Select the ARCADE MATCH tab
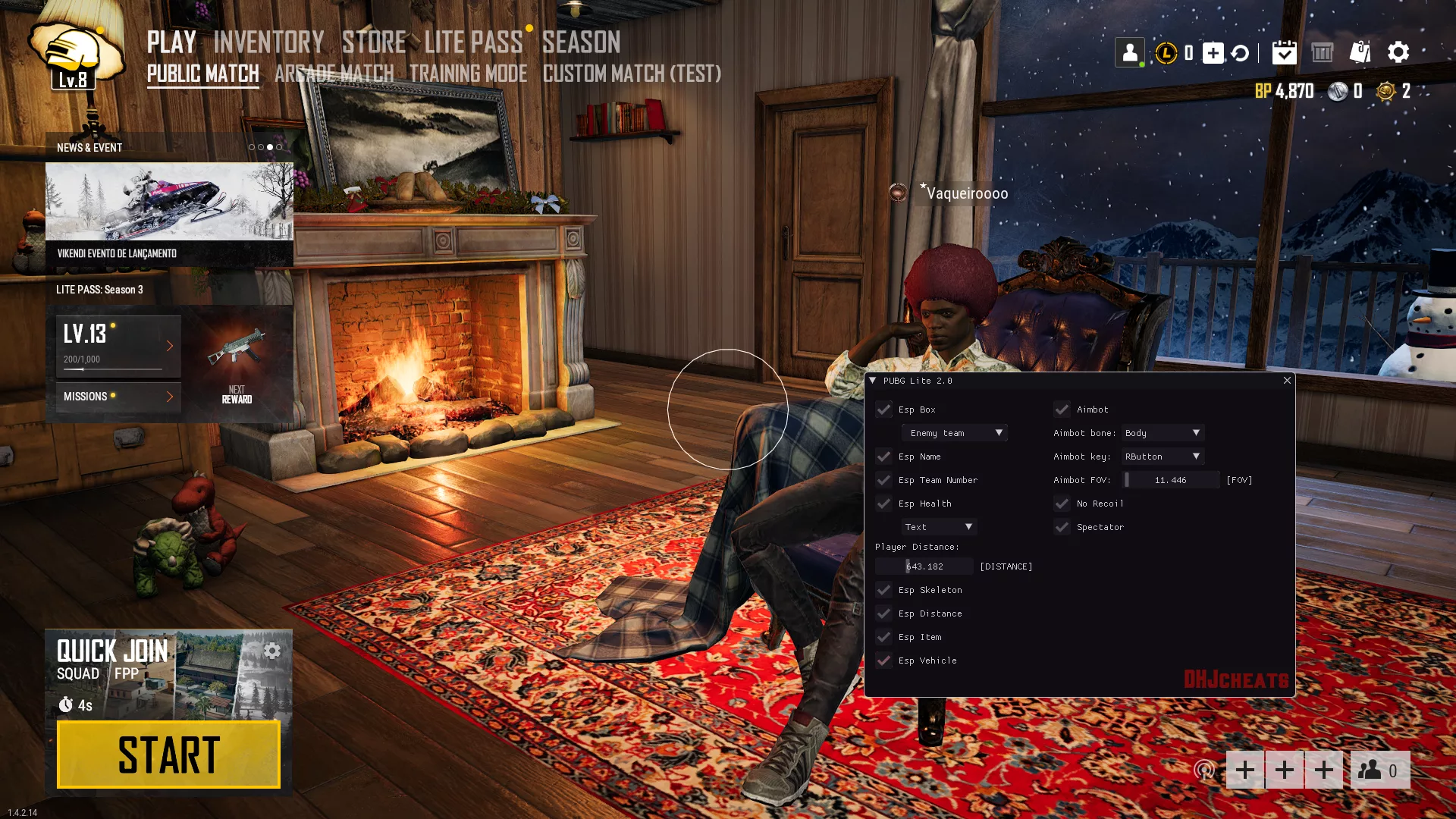Screen dimensions: 1456x819 coord(334,74)
